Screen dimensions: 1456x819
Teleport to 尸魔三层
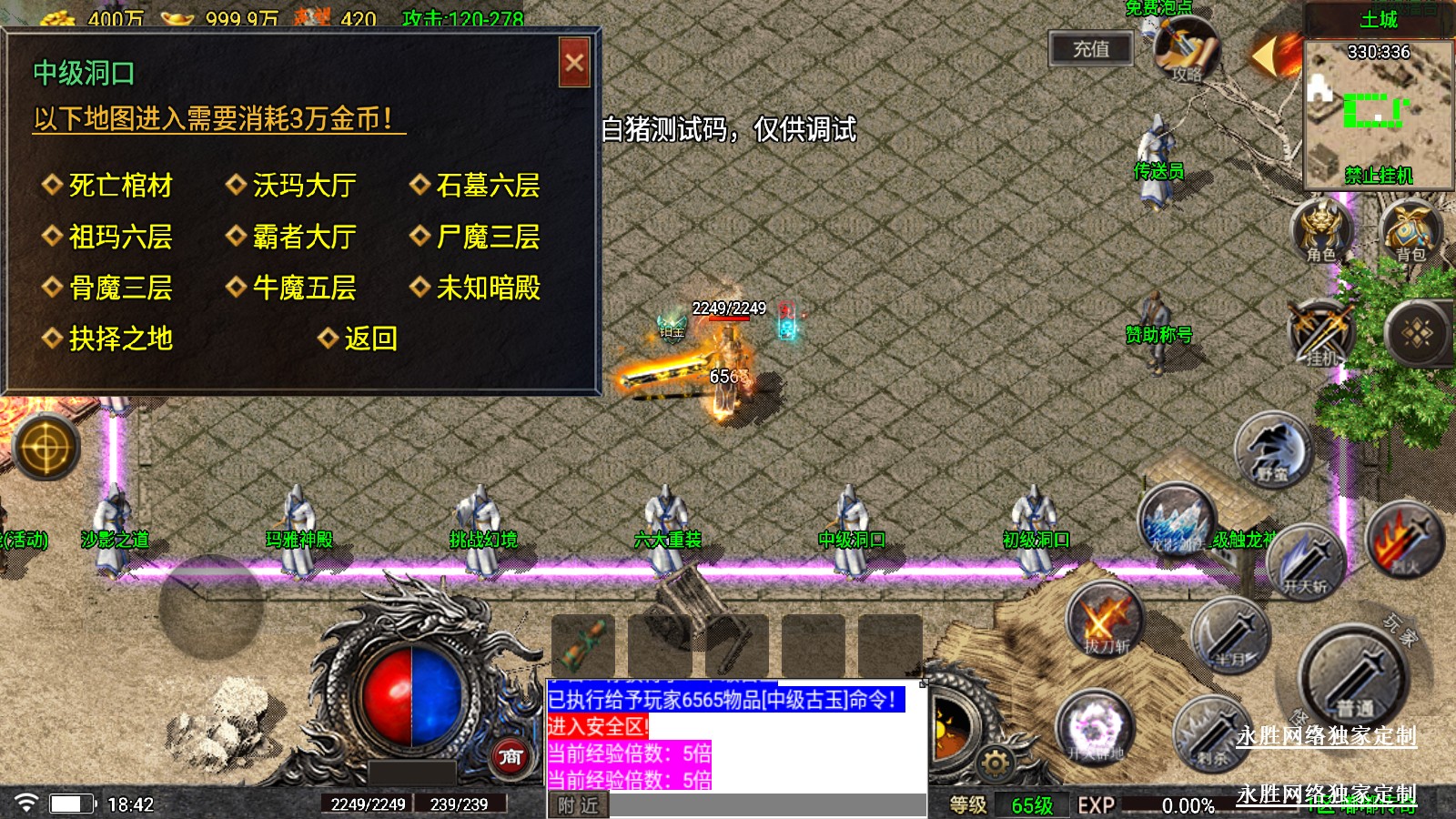point(488,238)
